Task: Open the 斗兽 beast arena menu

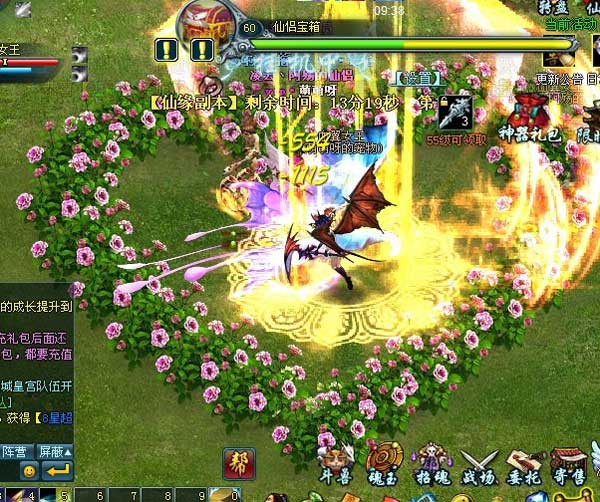Action: 336,464
